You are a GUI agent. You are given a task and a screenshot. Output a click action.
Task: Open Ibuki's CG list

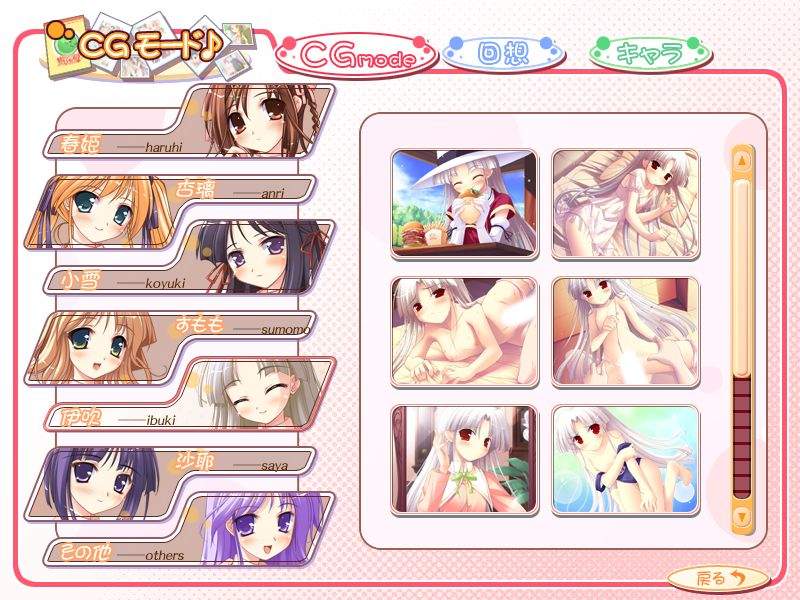click(190, 394)
